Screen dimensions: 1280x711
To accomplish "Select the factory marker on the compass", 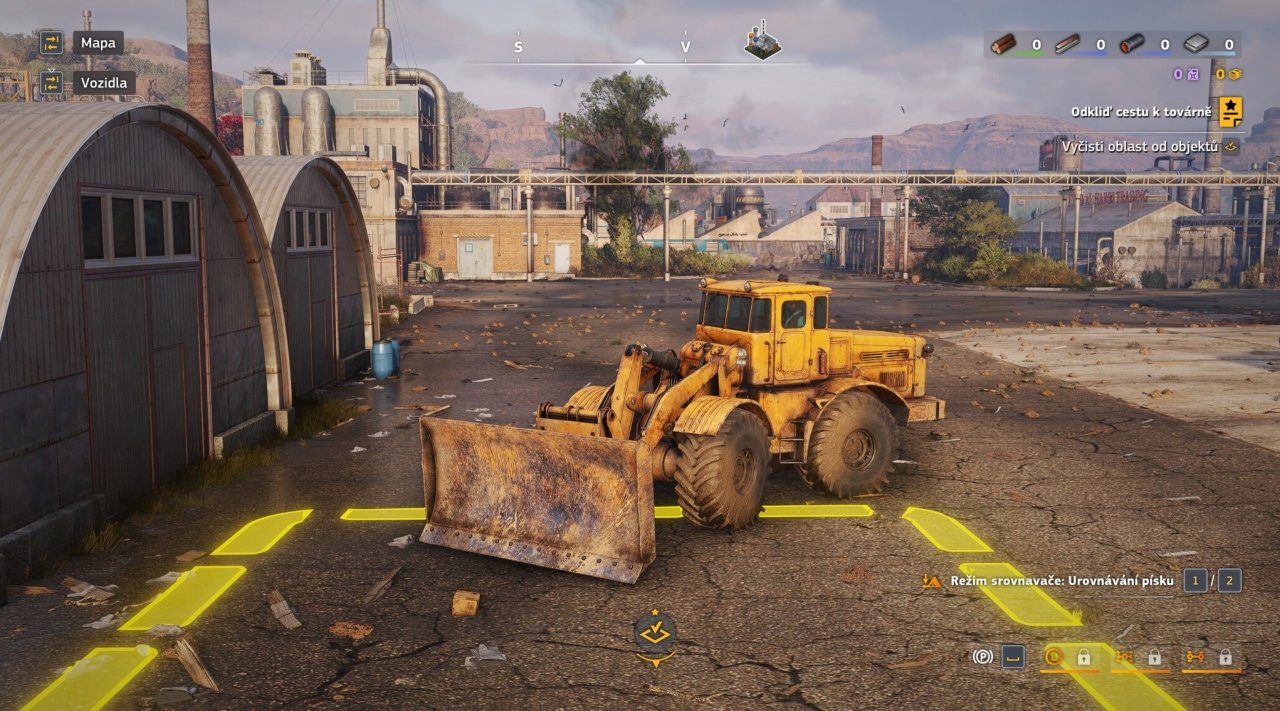I will (762, 42).
